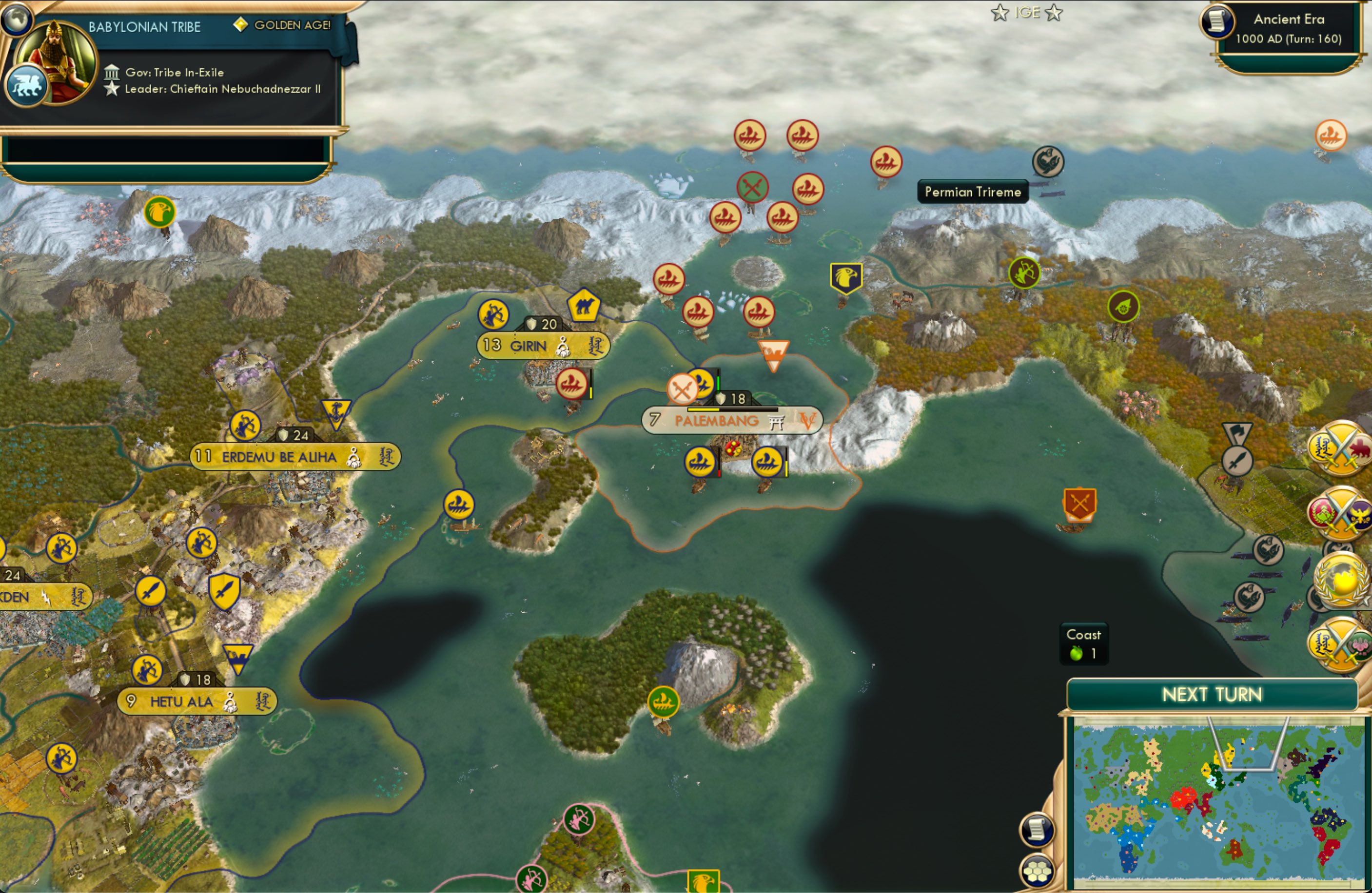Open the IGE editor from the top bar
The width and height of the screenshot is (1372, 893).
tap(1028, 12)
